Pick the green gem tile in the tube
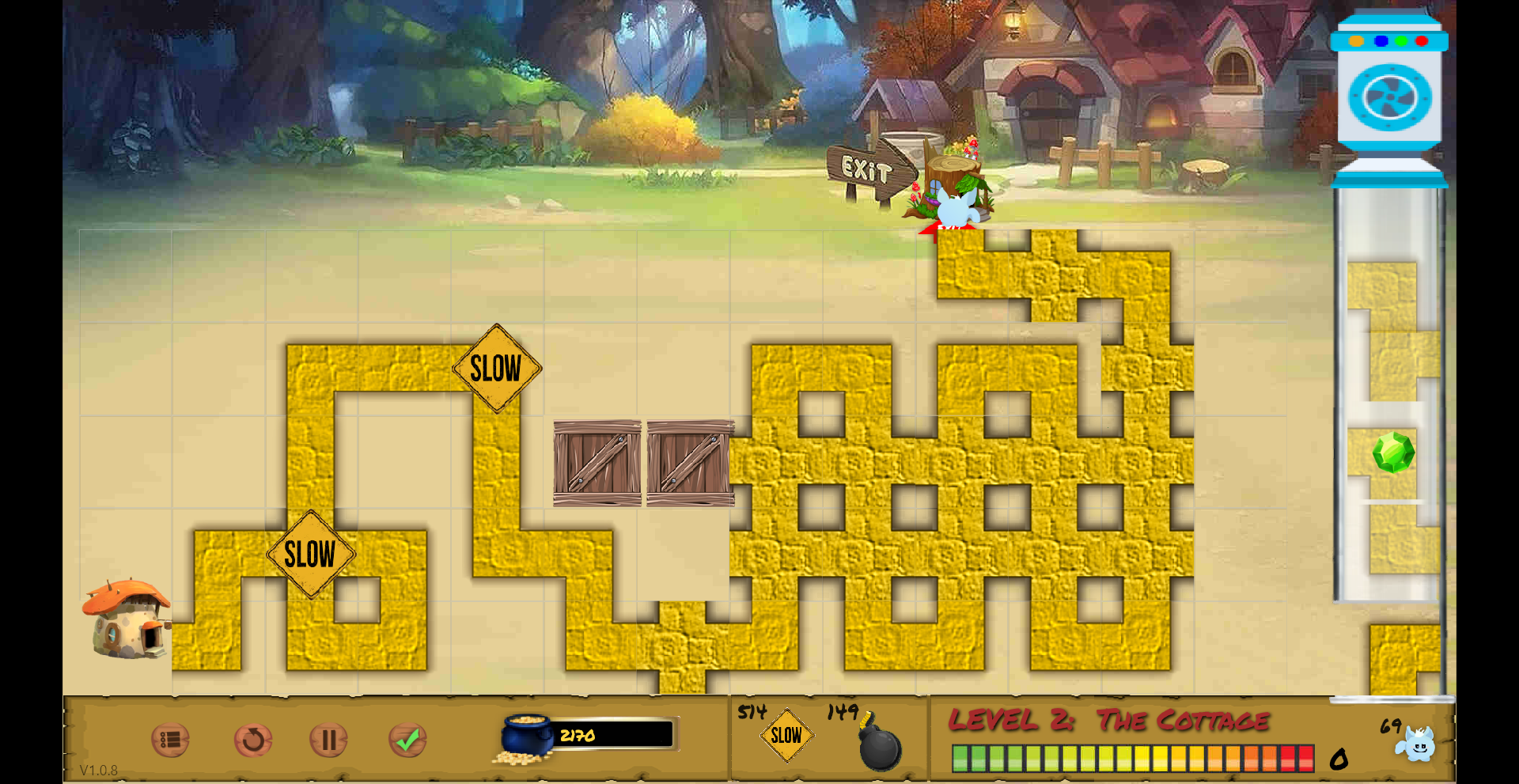Screen dimensions: 1519x784 (x=1392, y=453)
